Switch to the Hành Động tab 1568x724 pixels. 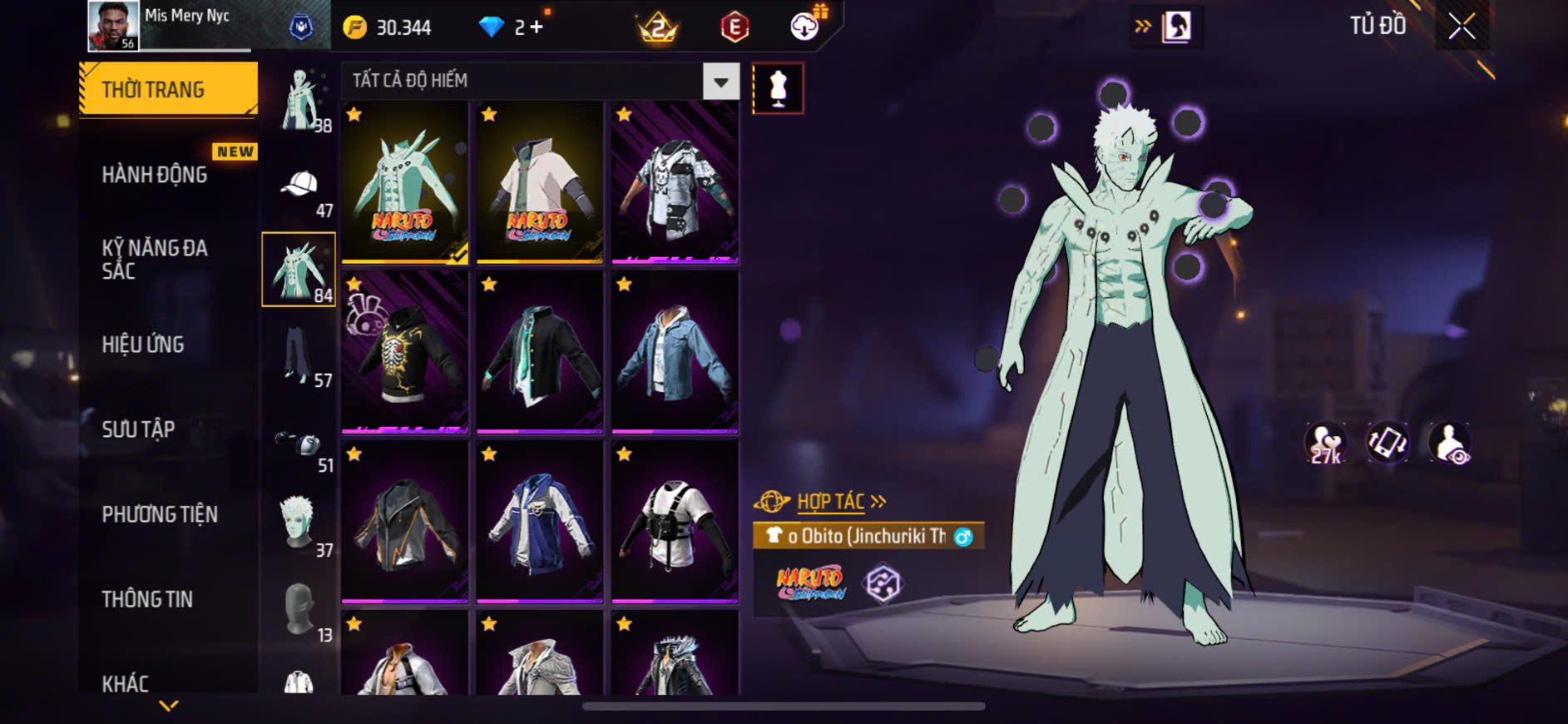tap(155, 175)
